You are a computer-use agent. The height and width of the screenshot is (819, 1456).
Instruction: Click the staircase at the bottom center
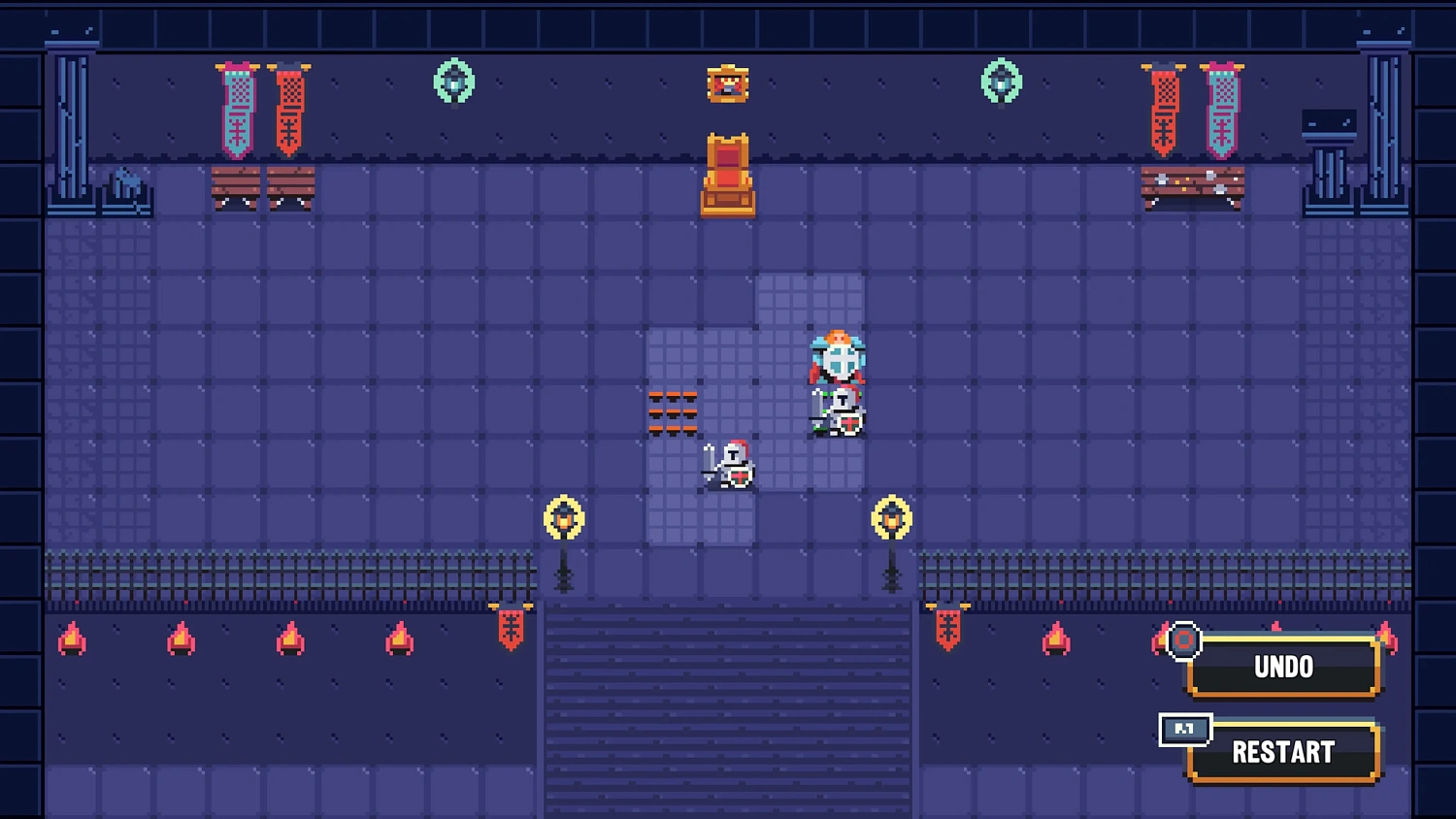(728, 708)
